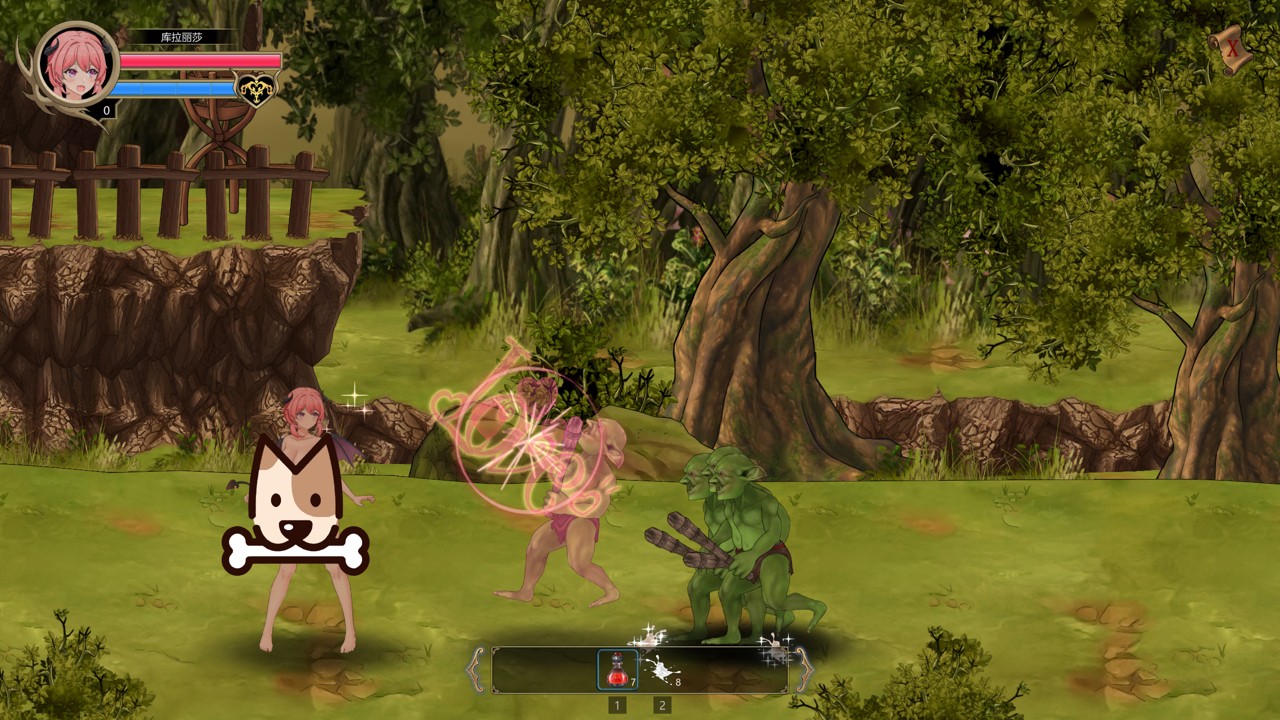Use the white splatter item in the hotbar
Screen dimensions: 1280x720
point(660,669)
